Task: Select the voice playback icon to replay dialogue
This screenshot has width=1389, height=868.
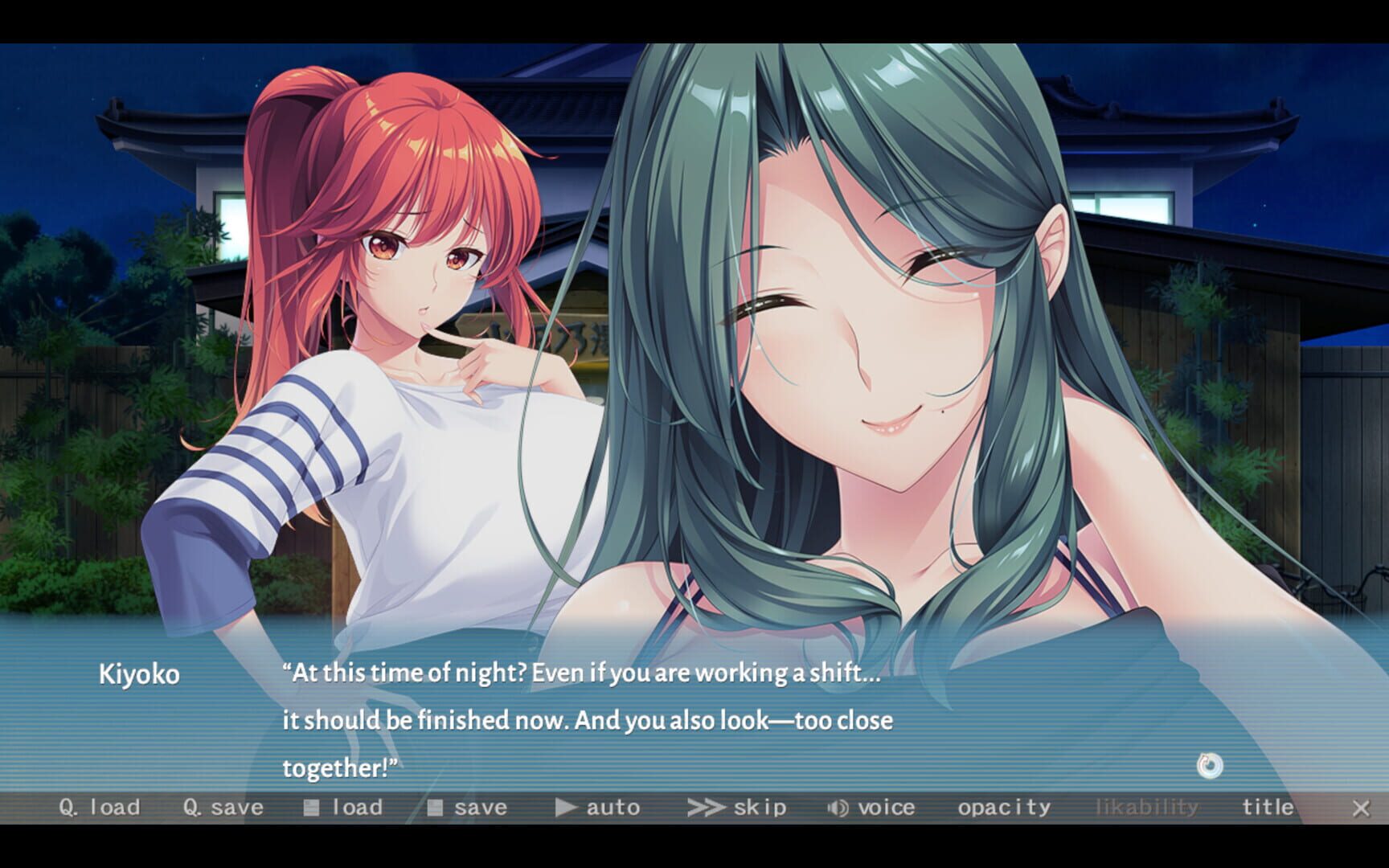Action: [837, 807]
